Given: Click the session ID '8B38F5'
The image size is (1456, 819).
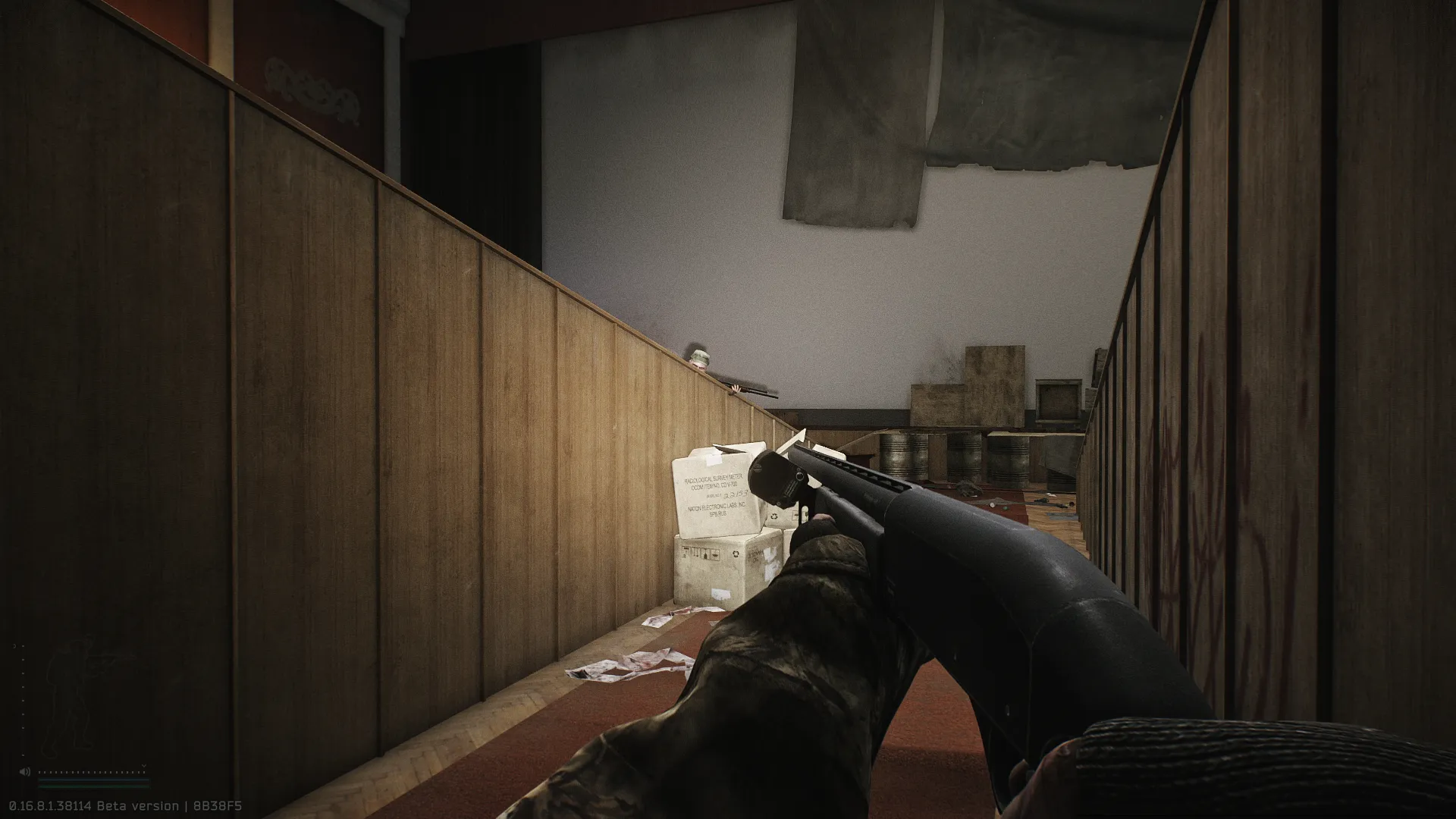Looking at the screenshot, I should (x=216, y=806).
